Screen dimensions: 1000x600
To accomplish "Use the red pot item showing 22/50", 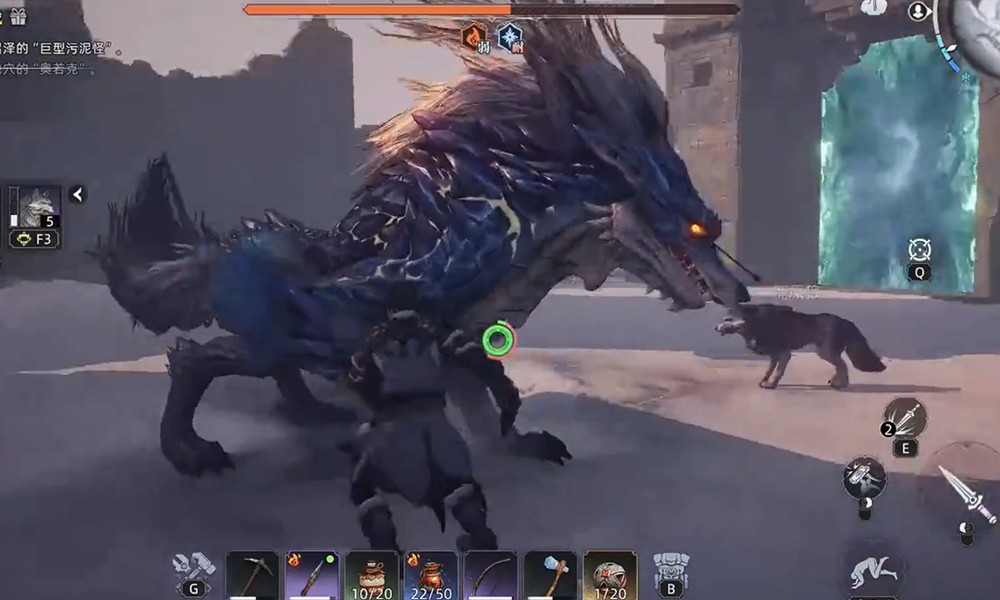I will (x=431, y=575).
